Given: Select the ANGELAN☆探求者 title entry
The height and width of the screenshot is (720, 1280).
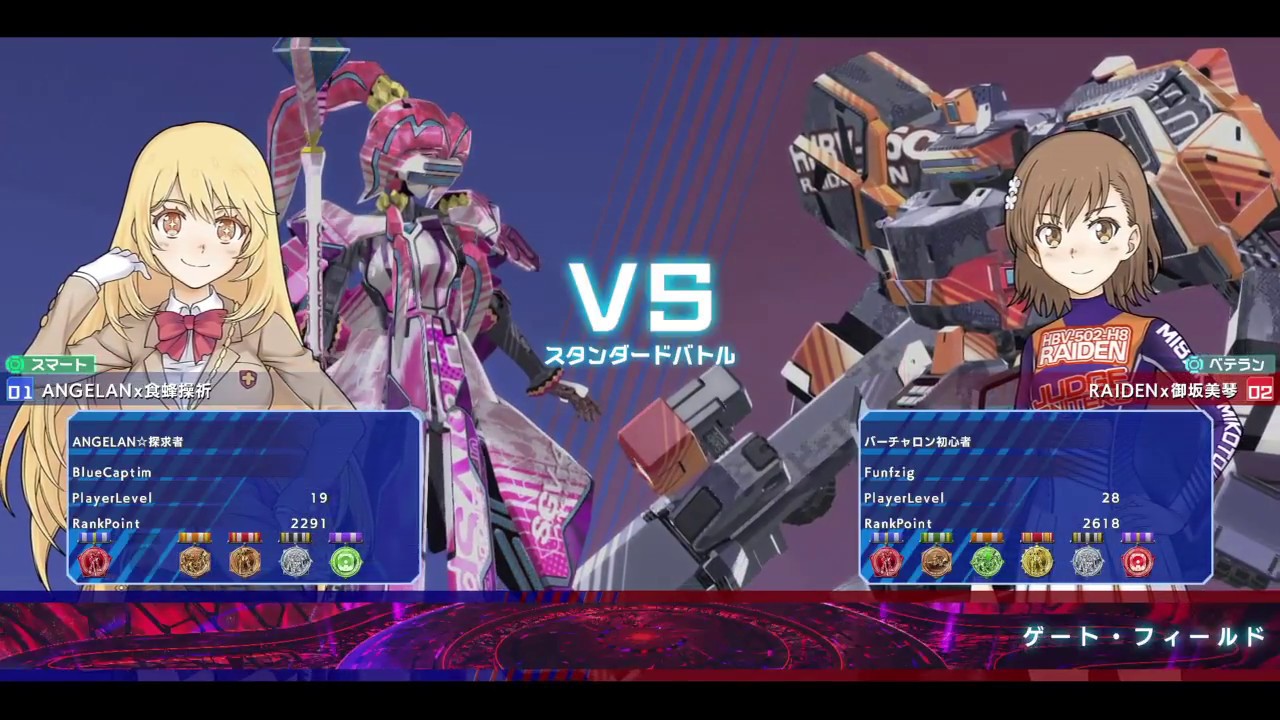Looking at the screenshot, I should coord(128,441).
